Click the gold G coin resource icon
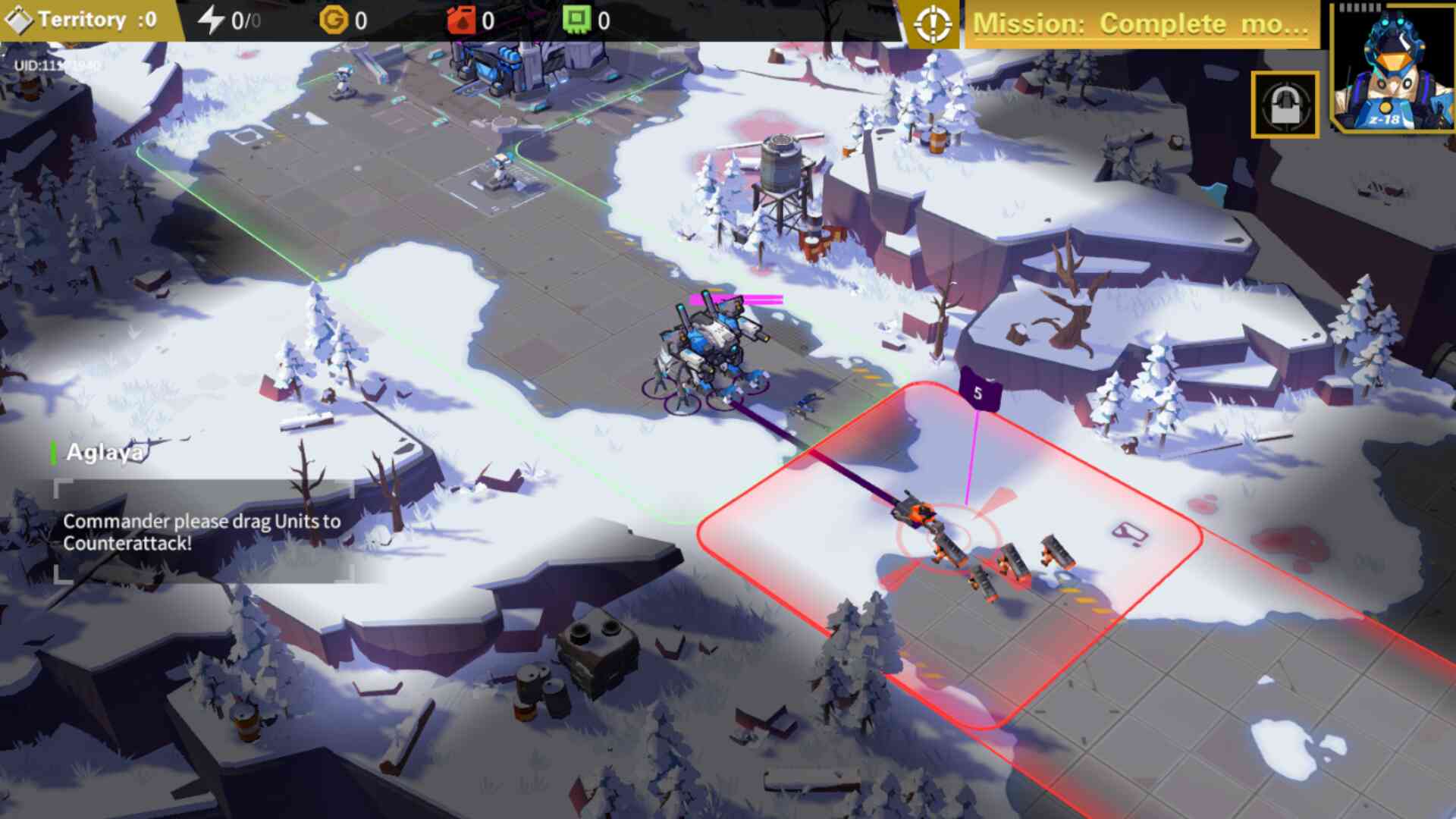The height and width of the screenshot is (819, 1456). point(333,20)
